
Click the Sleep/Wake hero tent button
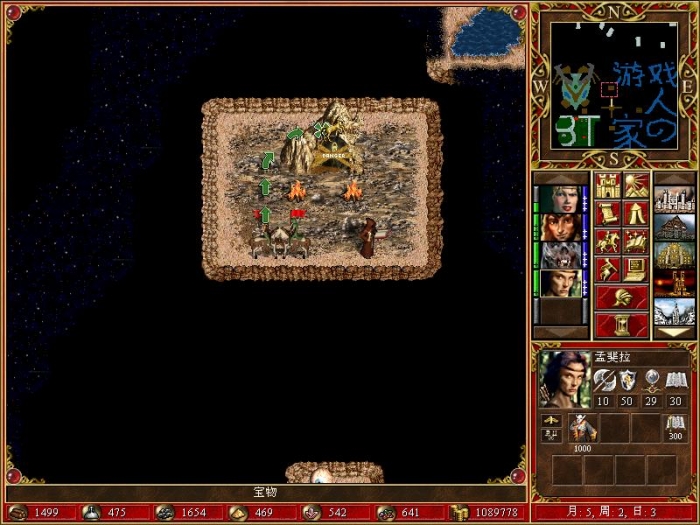click(x=636, y=213)
